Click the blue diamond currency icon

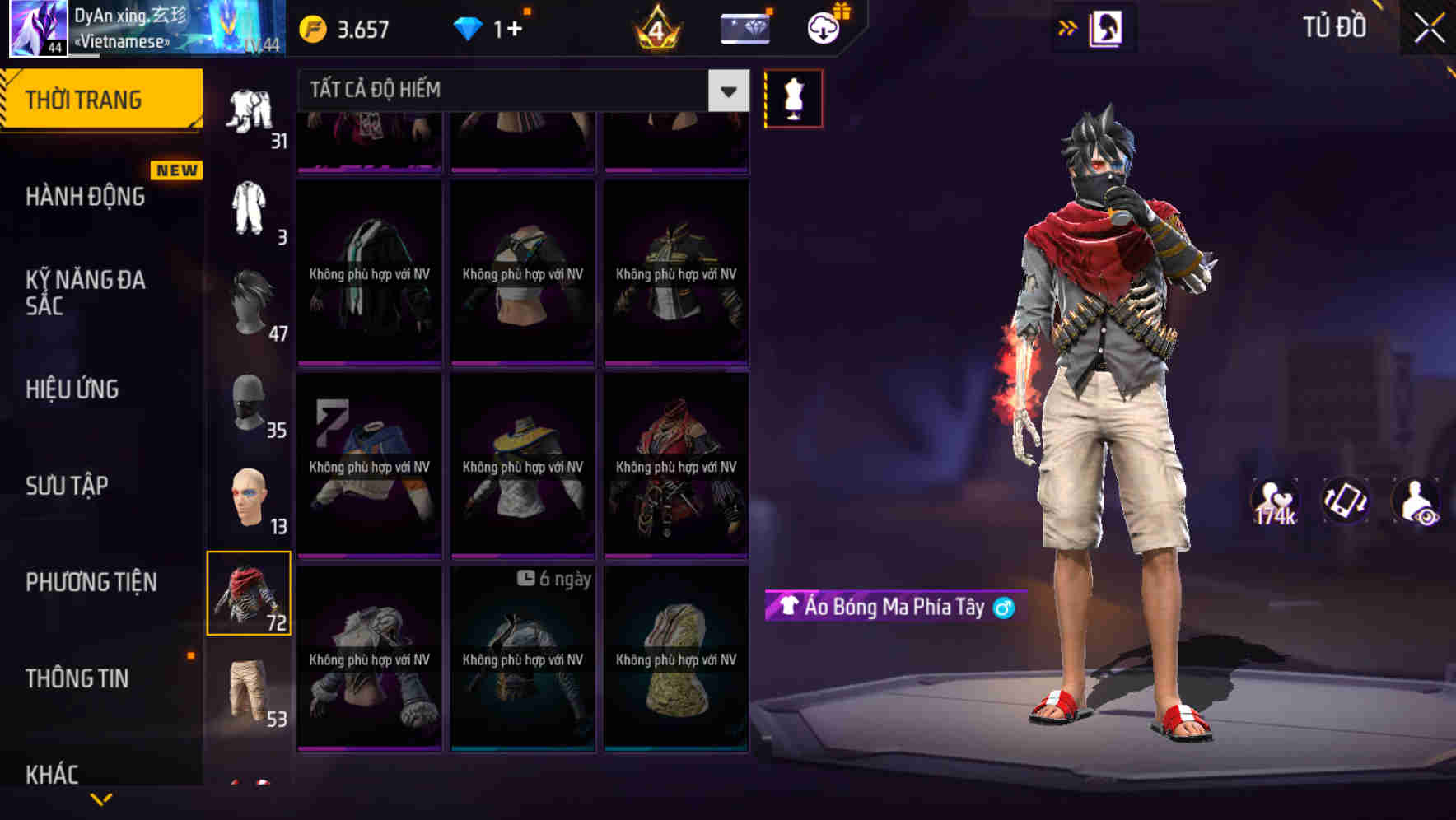[x=468, y=26]
